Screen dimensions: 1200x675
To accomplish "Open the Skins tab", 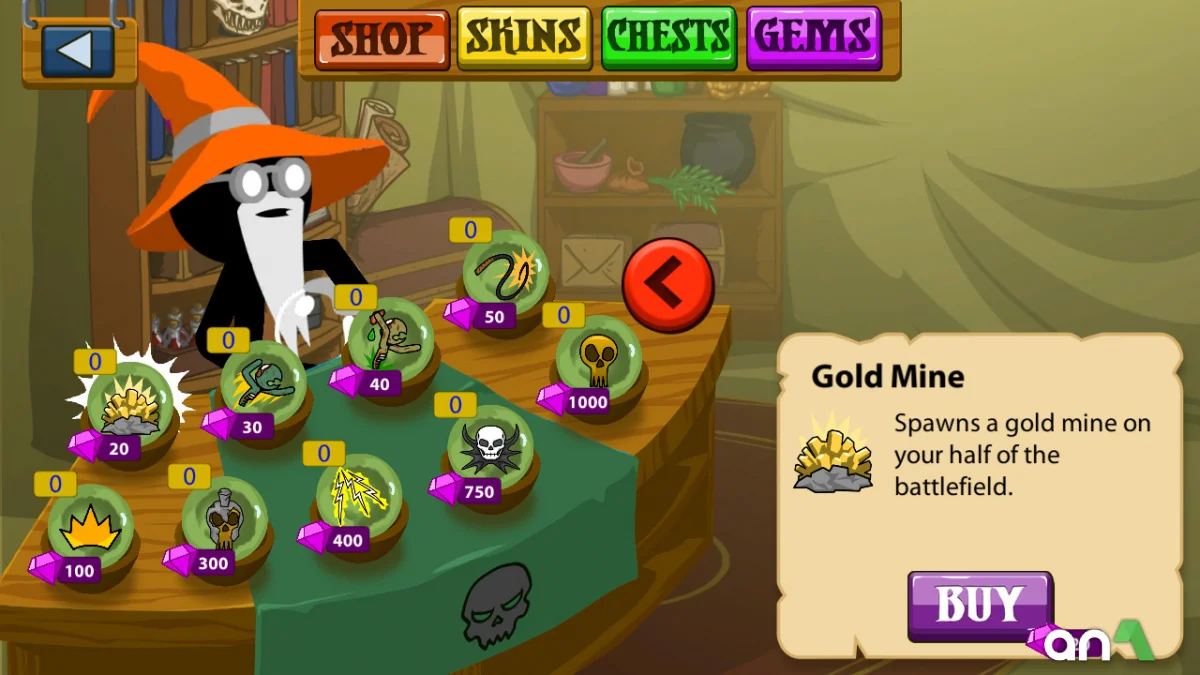I will point(525,40).
